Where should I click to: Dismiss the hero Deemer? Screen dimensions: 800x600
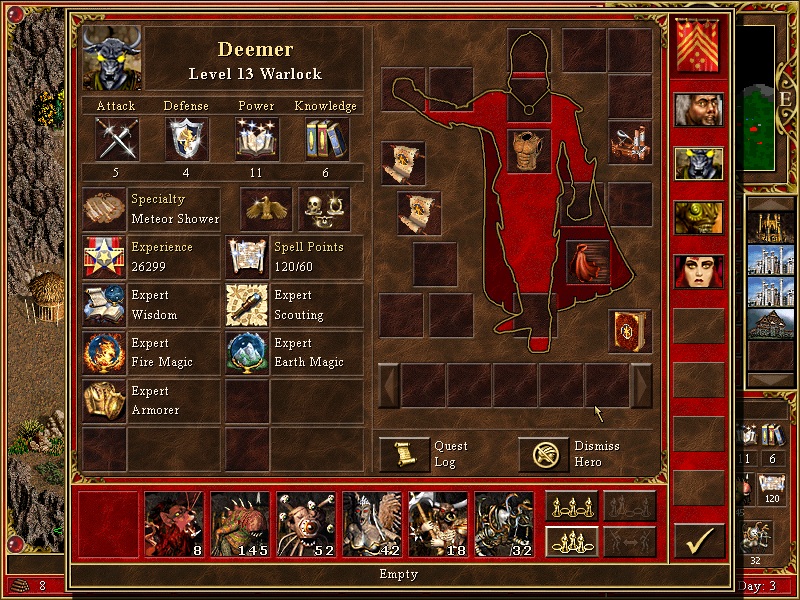pos(543,455)
